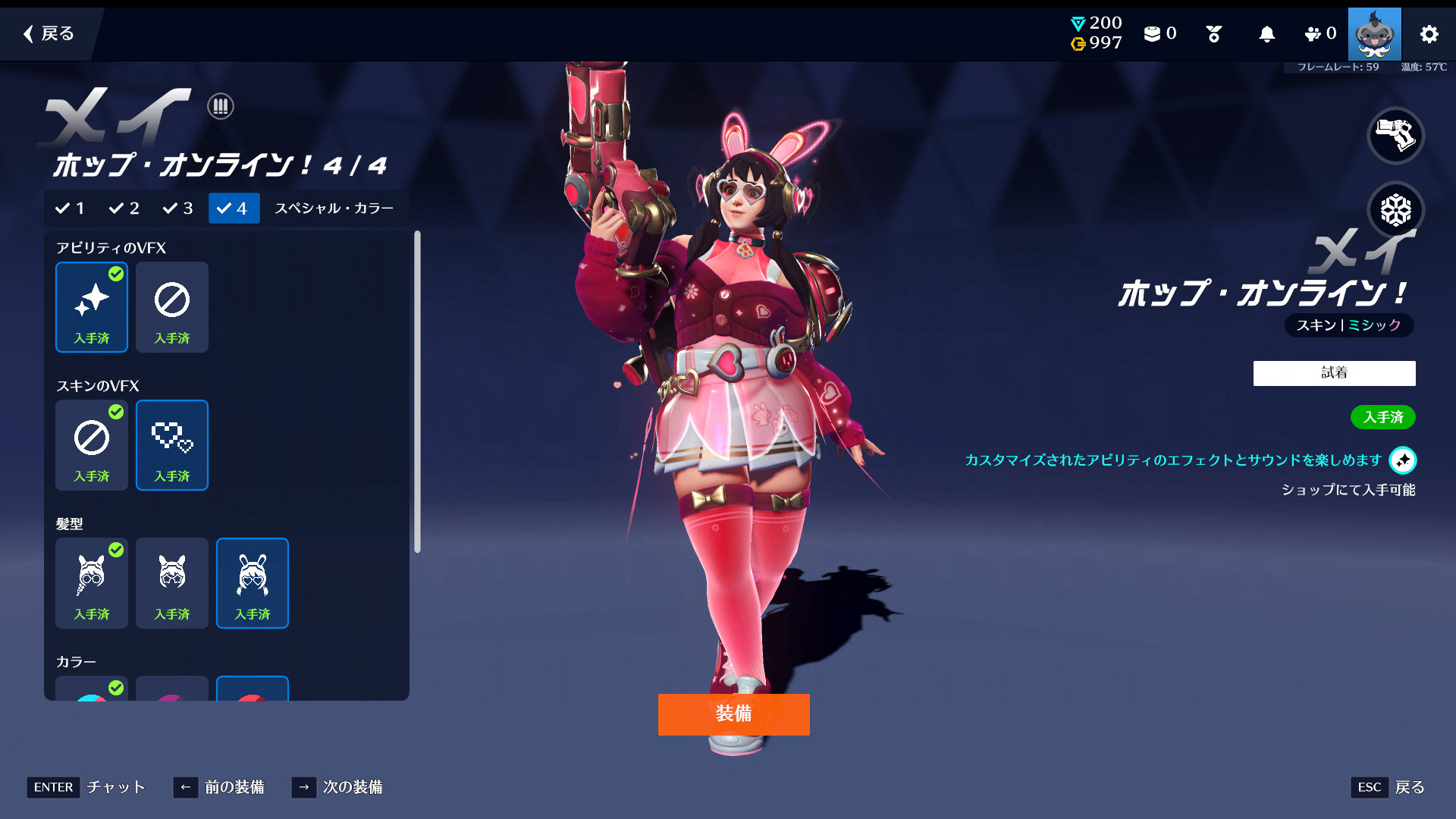This screenshot has height=819, width=1456.
Task: Open the settings gear menu
Action: (1429, 34)
